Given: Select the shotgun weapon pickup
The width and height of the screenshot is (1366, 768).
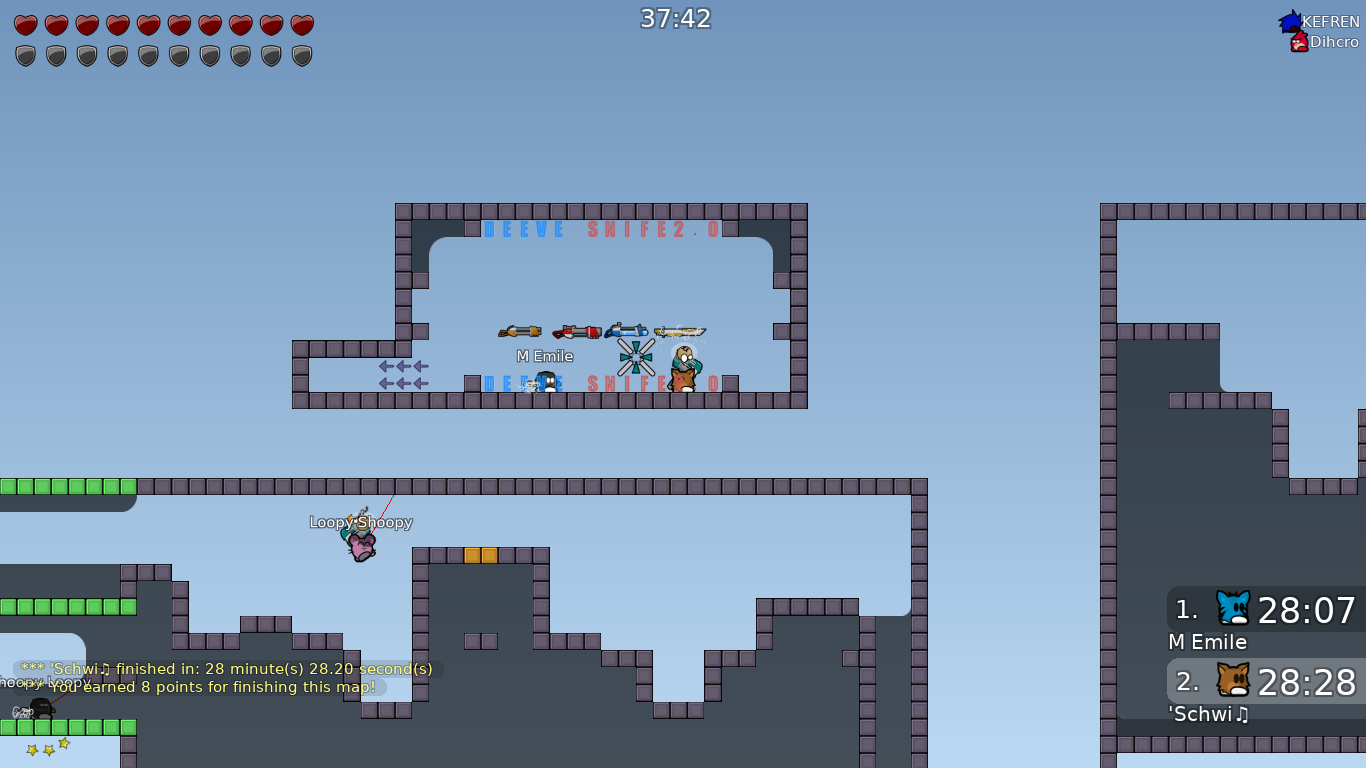Looking at the screenshot, I should (519, 331).
